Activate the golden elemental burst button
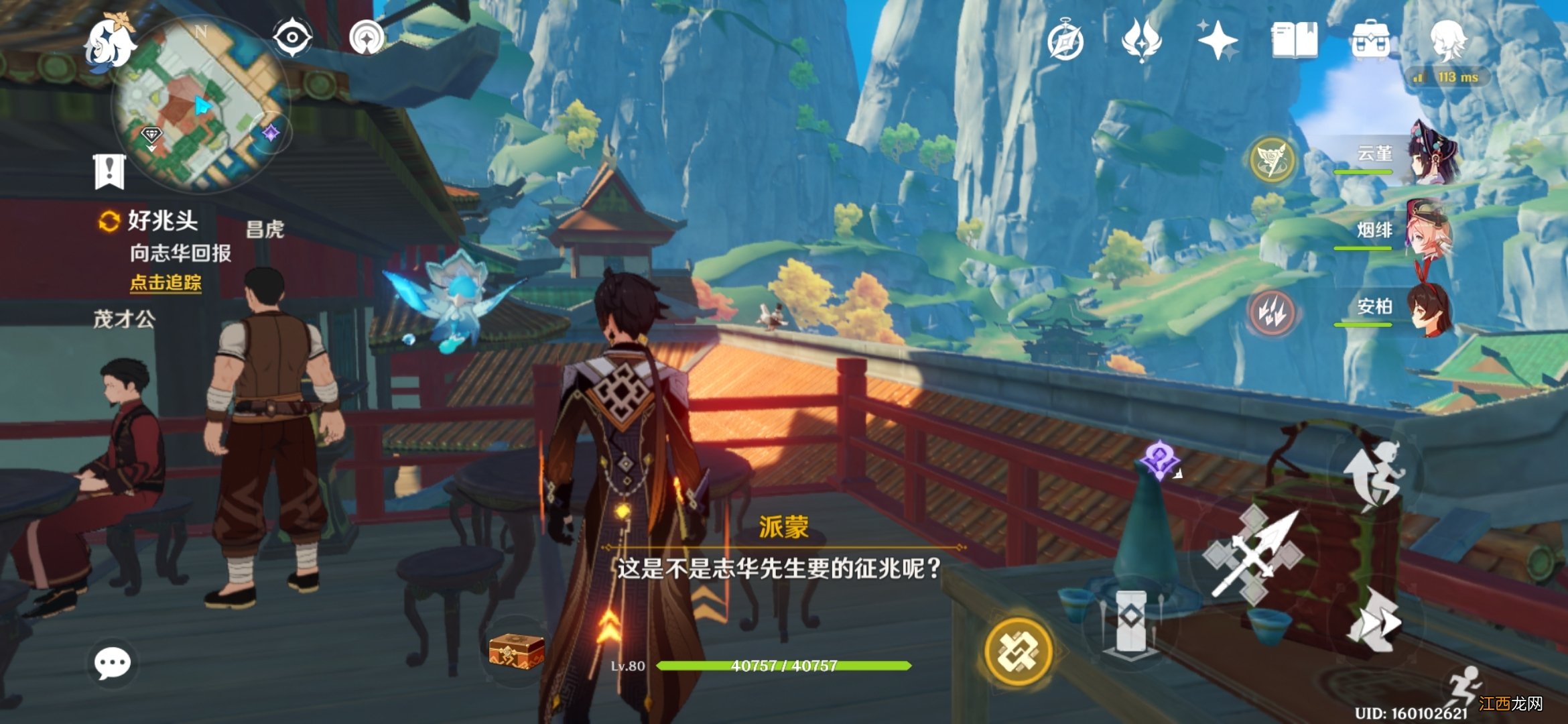Image resolution: width=1568 pixels, height=724 pixels. point(1018,652)
